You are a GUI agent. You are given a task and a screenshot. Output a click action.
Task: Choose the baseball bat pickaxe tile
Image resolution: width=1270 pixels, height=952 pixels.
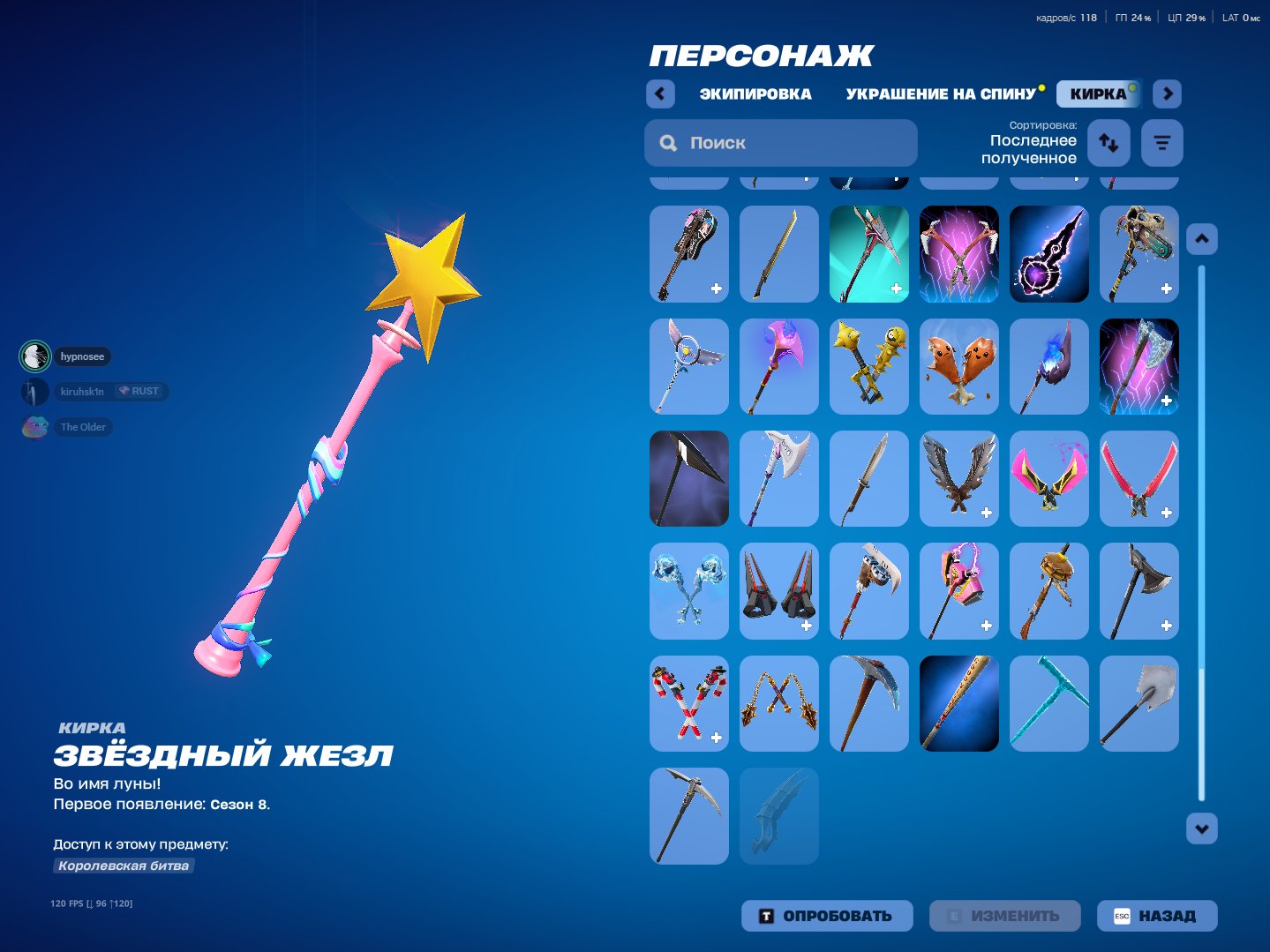coord(959,703)
